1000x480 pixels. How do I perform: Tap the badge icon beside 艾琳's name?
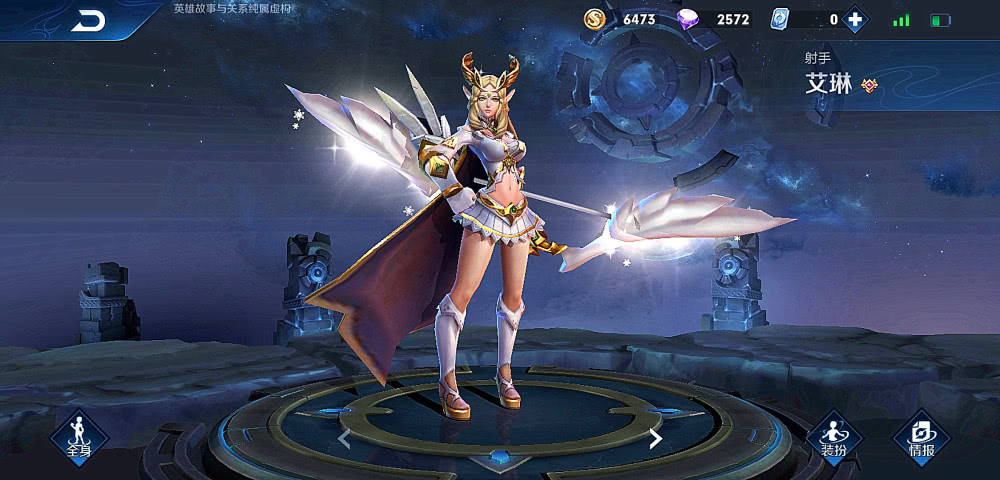(x=869, y=86)
